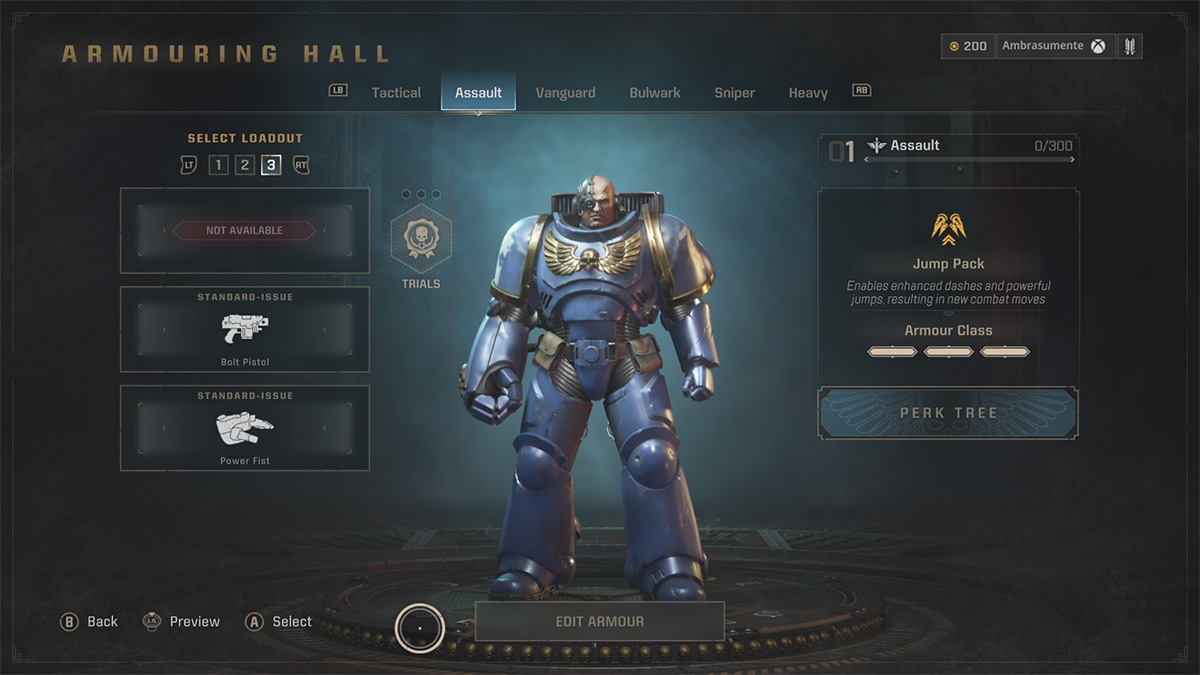Click the Edit Armour button

[599, 621]
